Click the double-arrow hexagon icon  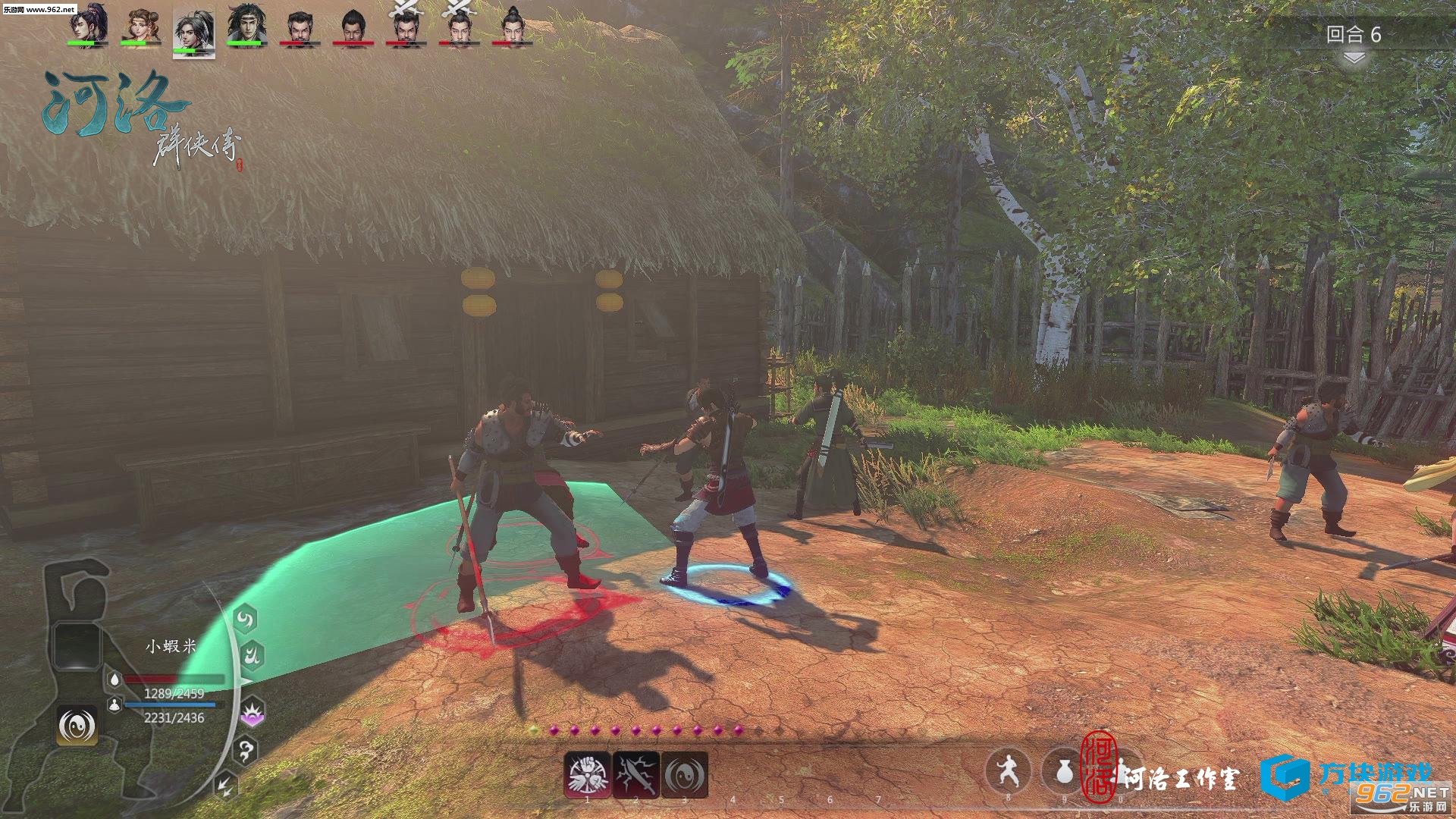pyautogui.click(x=225, y=786)
